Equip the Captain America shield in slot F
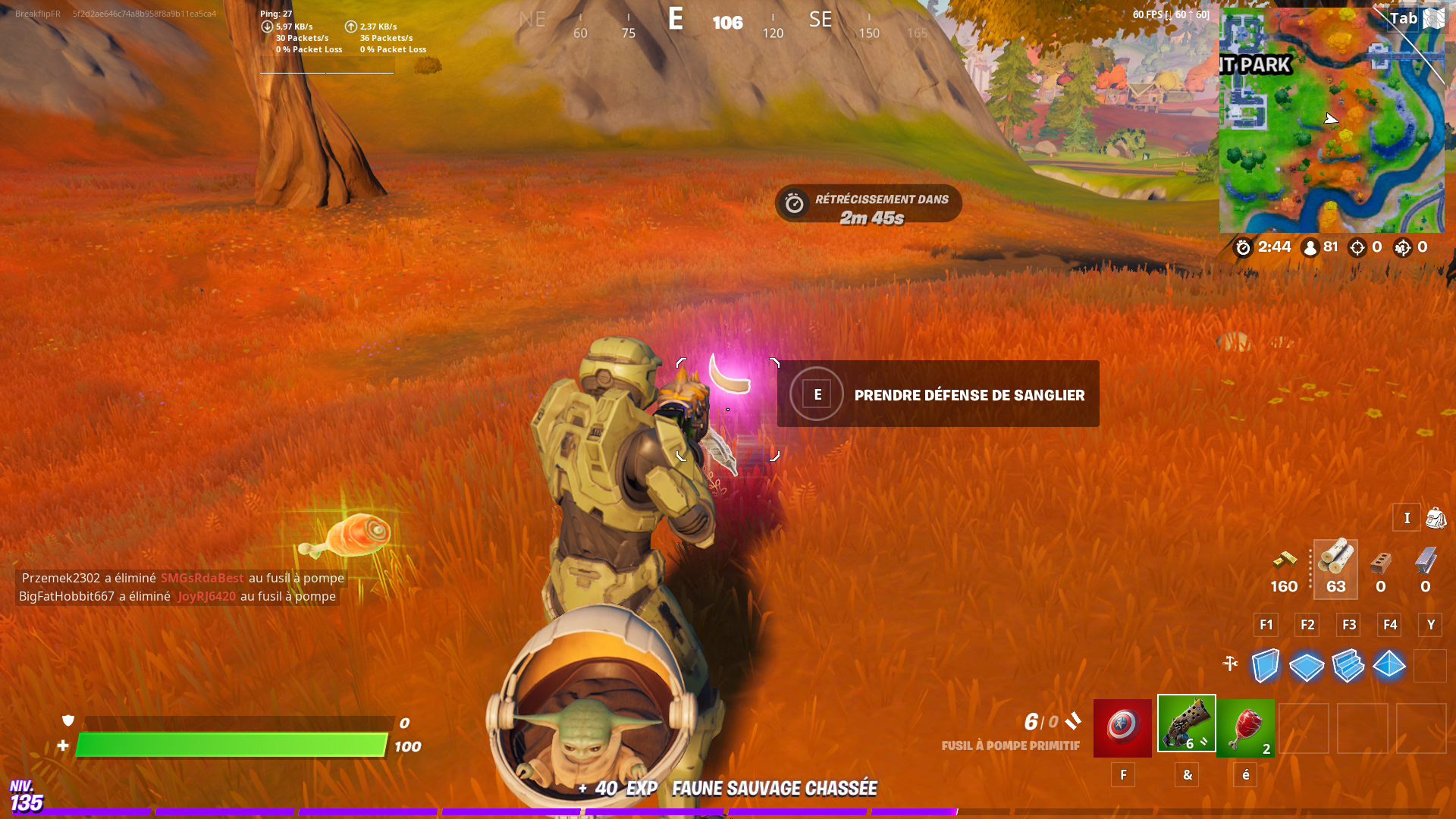Viewport: 1456px width, 819px height. coord(1123,726)
